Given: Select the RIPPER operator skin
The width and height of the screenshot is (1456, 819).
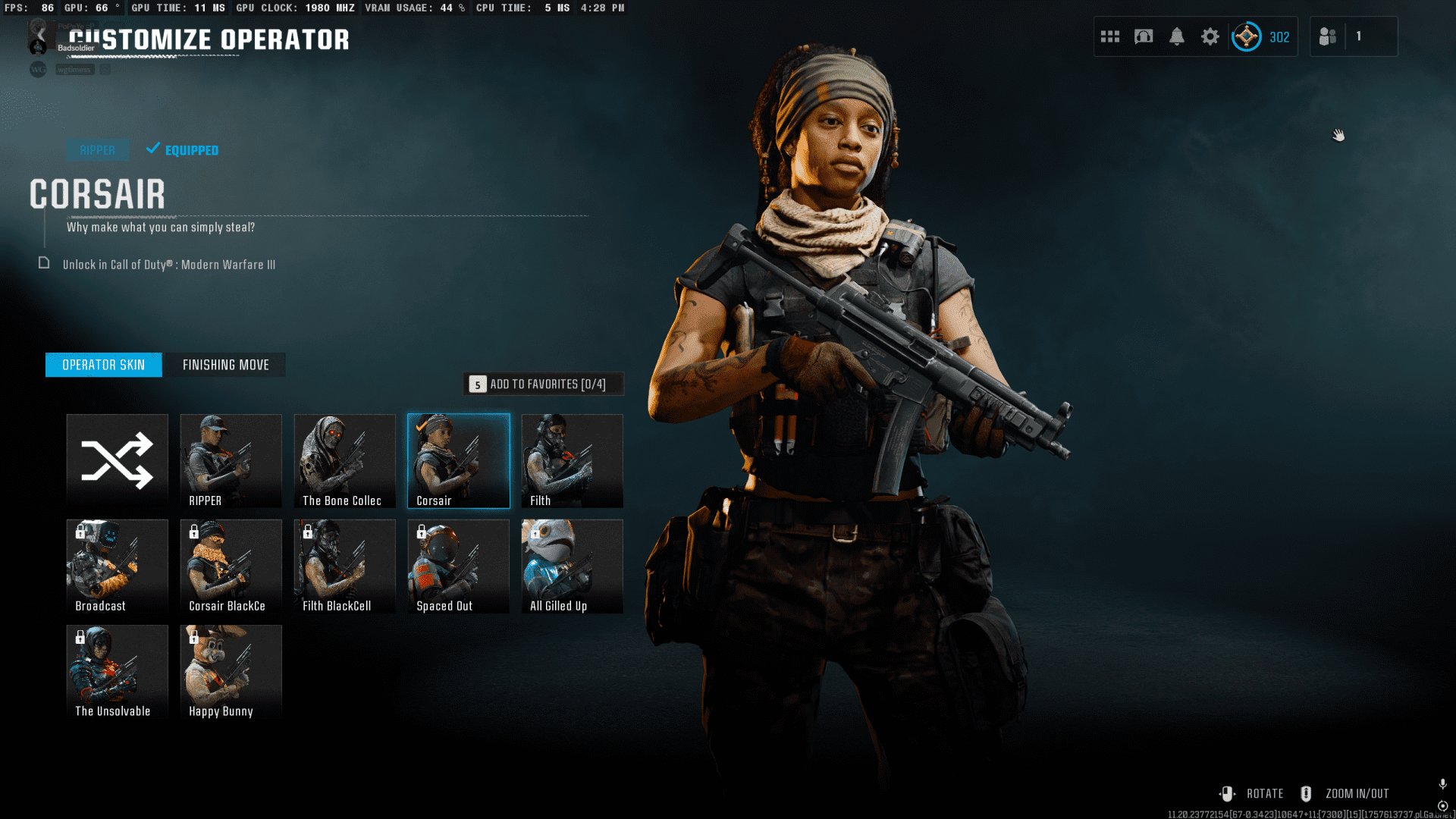Looking at the screenshot, I should point(231,460).
